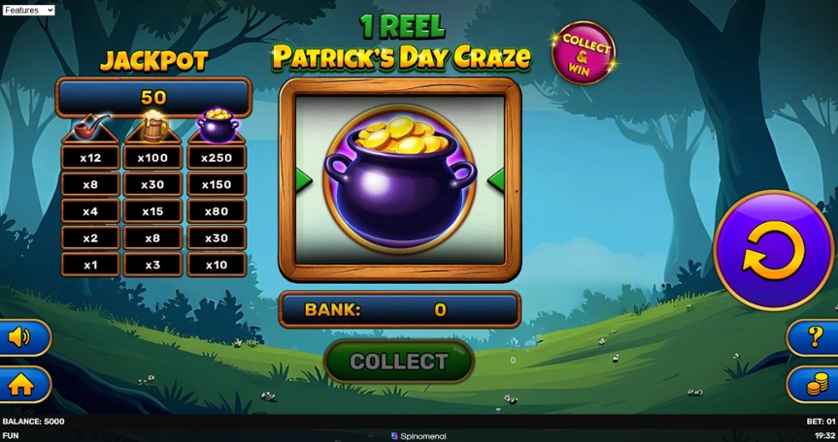This screenshot has width=838, height=442.
Task: Go to the home screen
Action: (20, 384)
